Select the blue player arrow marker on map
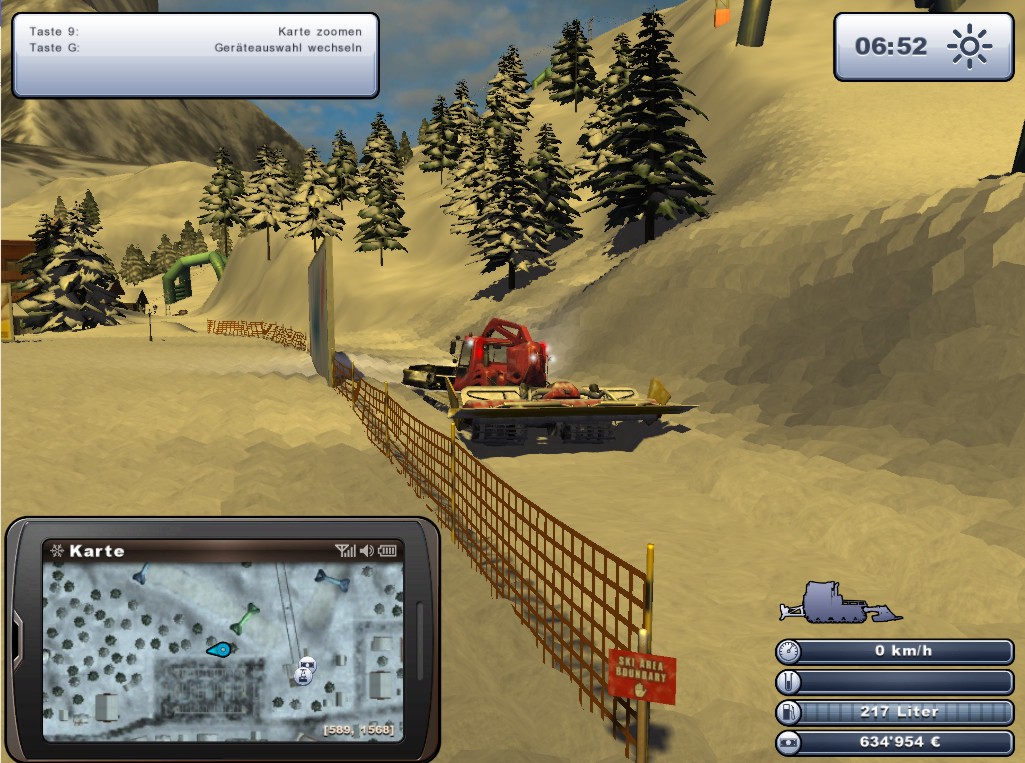Viewport: 1025px width, 763px height. [221, 650]
